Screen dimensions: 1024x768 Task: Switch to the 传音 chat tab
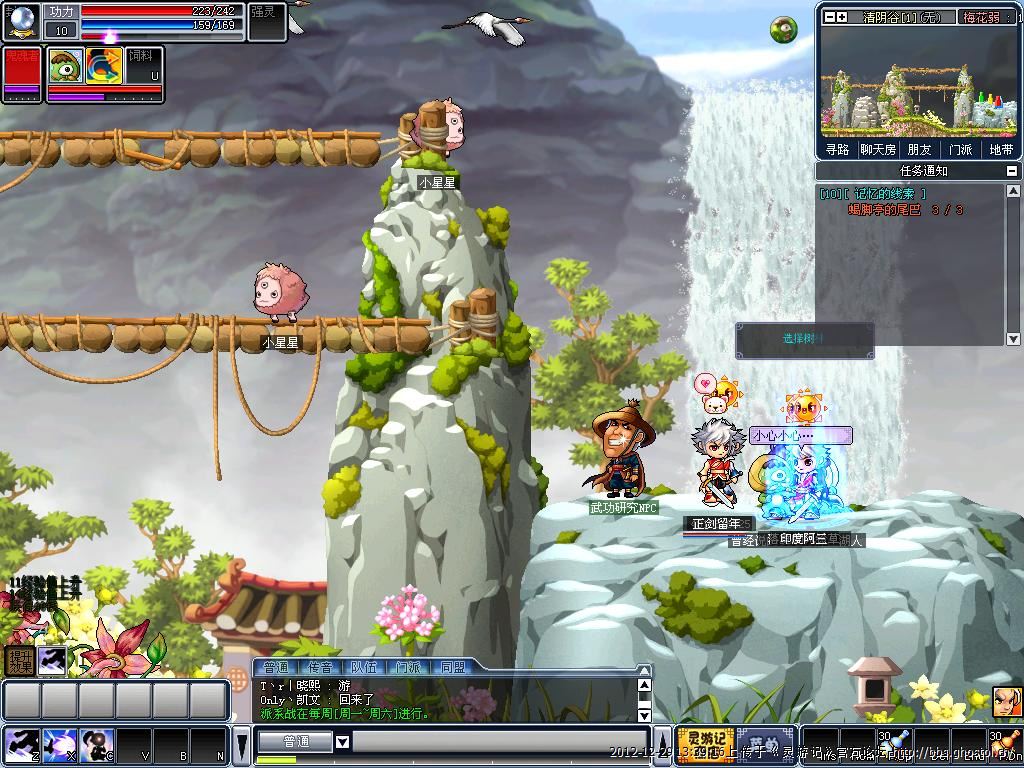click(321, 667)
